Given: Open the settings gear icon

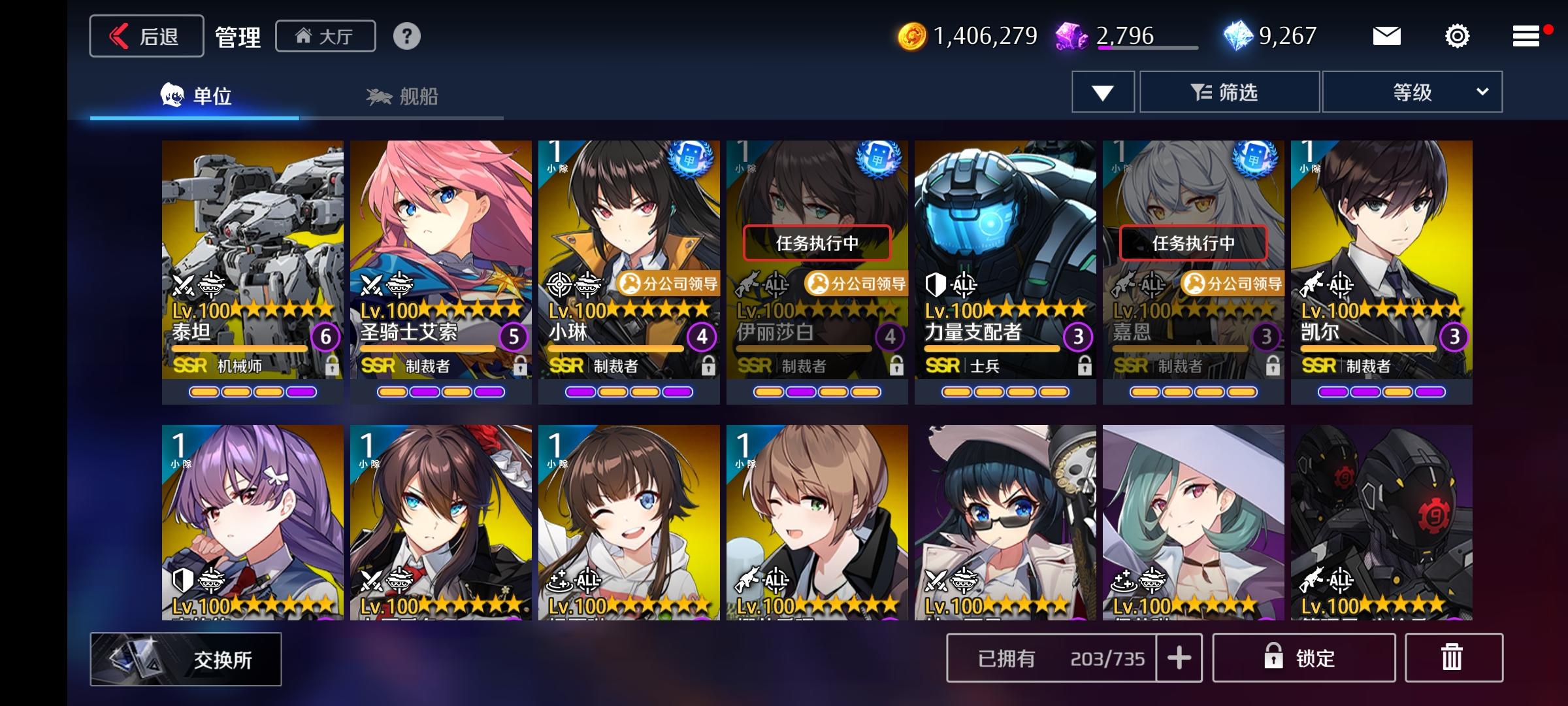Looking at the screenshot, I should pos(1457,37).
